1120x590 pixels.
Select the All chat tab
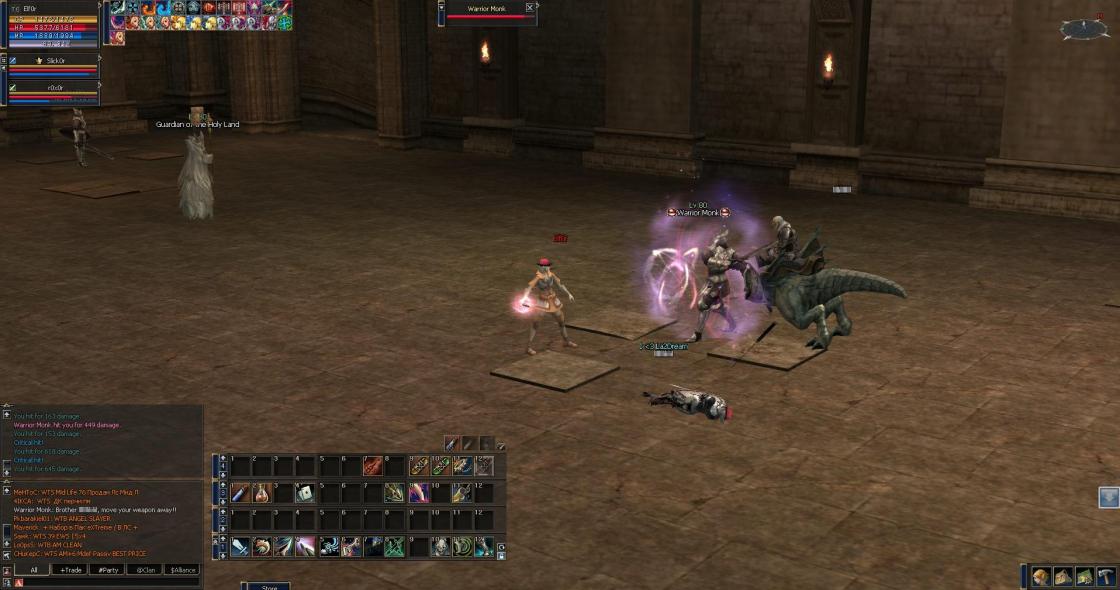tap(33, 570)
